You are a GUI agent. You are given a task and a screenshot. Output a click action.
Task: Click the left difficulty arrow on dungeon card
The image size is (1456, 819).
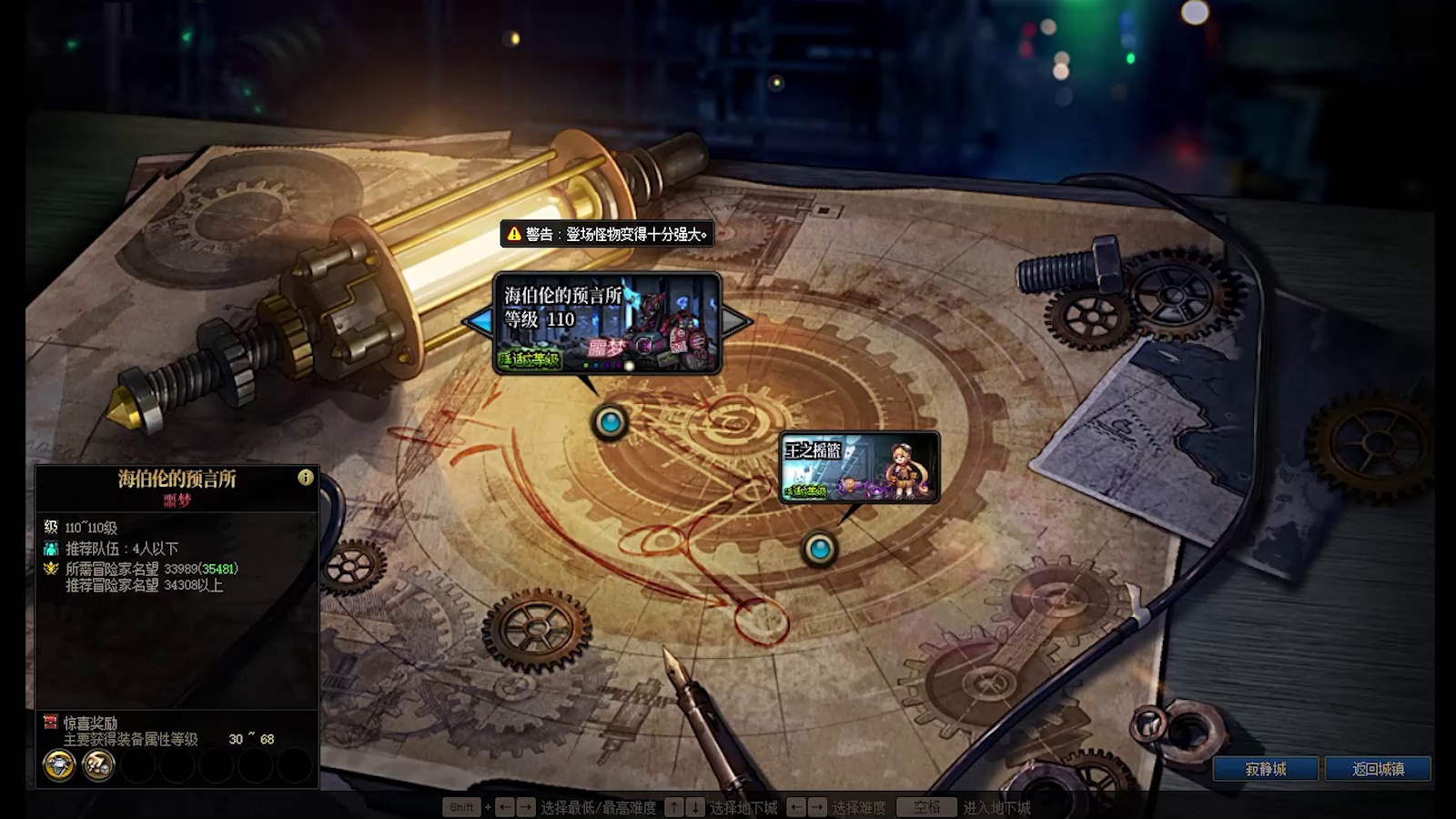point(479,320)
